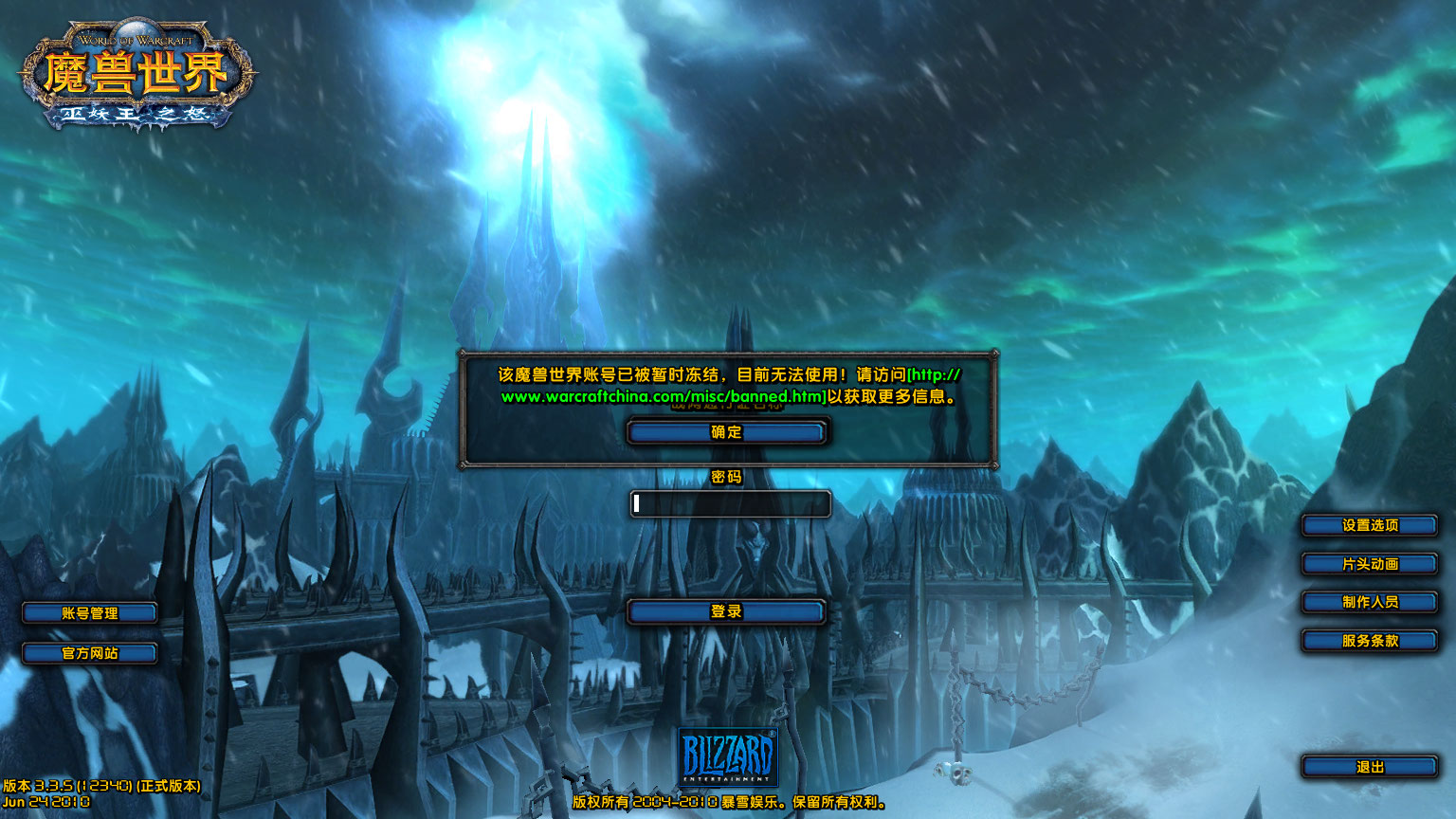View the 服务条款 terms of service
Image resolution: width=1456 pixels, height=819 pixels.
click(1368, 641)
